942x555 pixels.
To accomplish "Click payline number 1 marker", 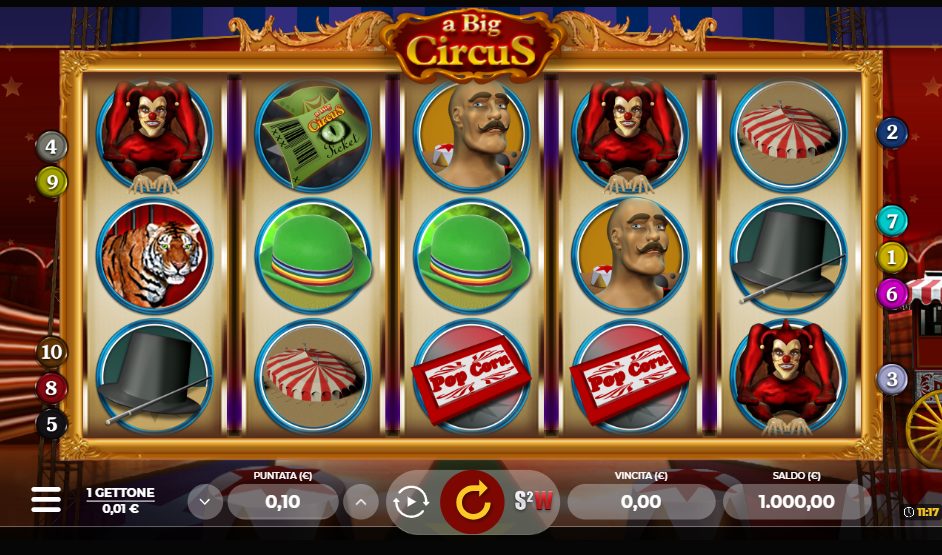I will [x=892, y=257].
